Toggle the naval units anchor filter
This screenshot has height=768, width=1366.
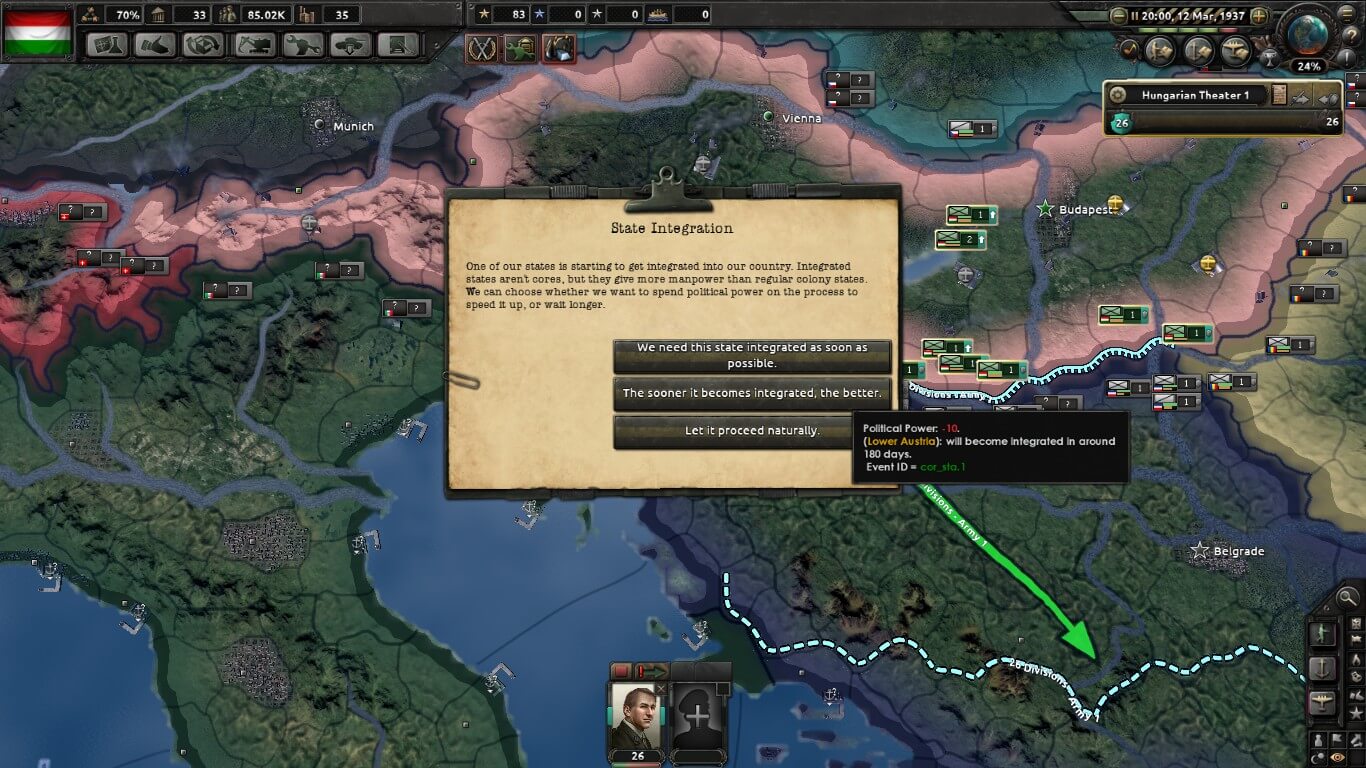point(1323,665)
